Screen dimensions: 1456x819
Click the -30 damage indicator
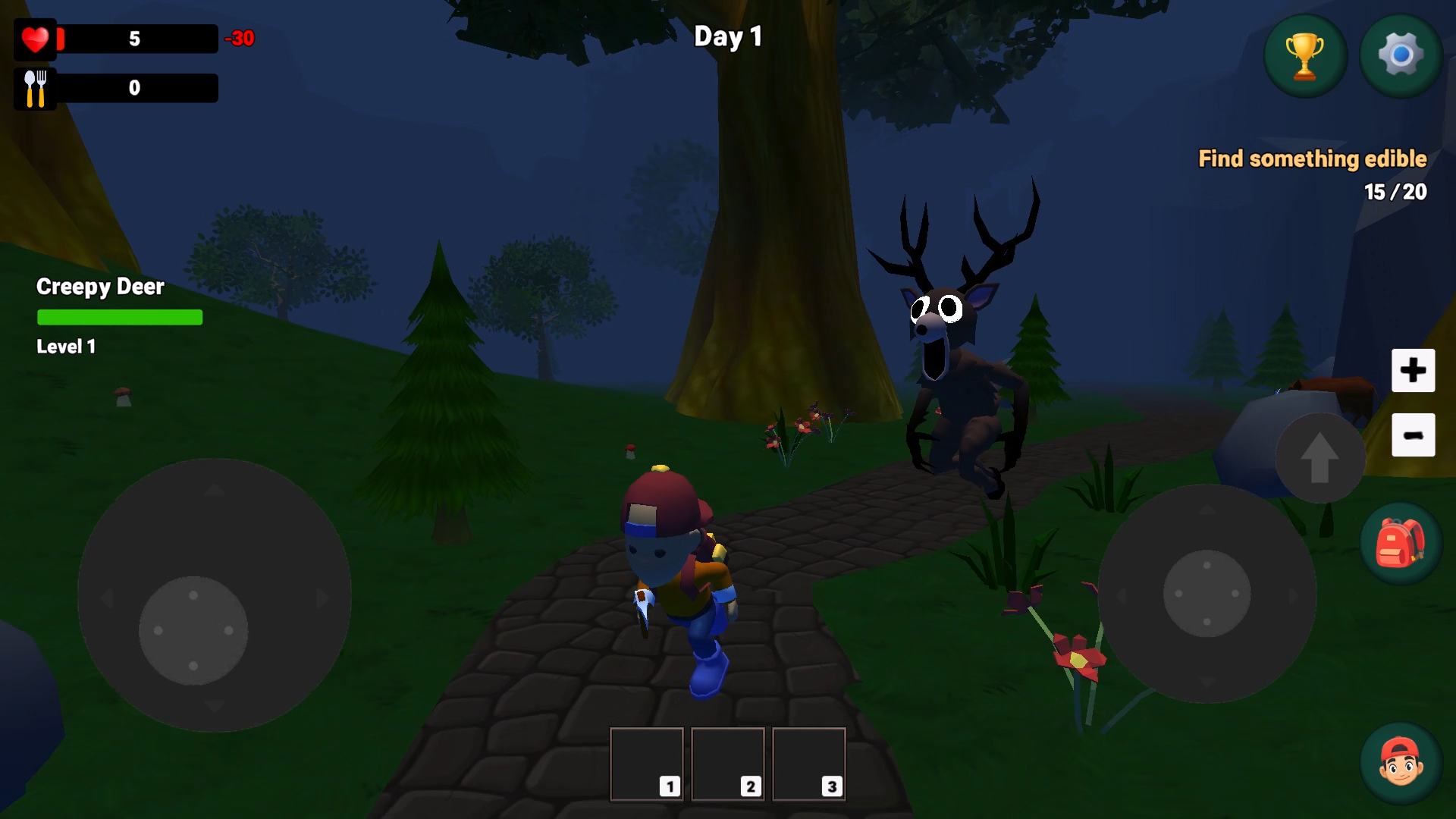tap(240, 39)
